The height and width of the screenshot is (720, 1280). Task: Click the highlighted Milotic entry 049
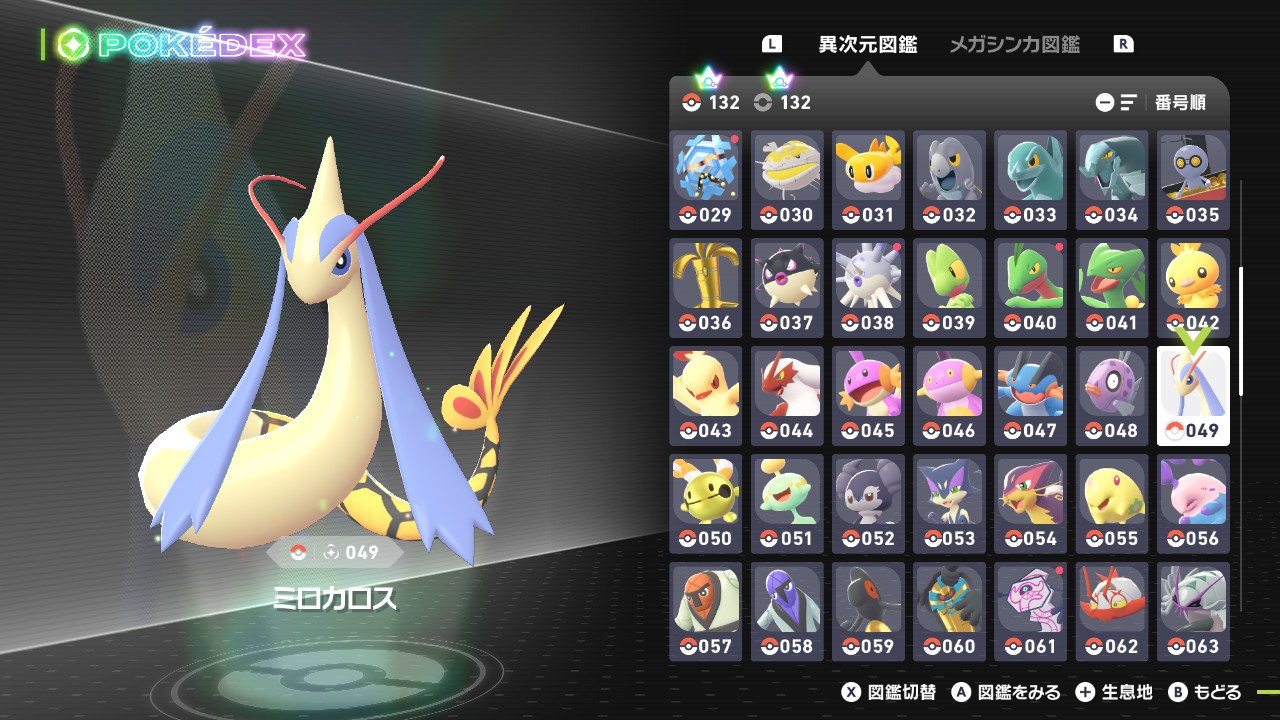[1193, 396]
